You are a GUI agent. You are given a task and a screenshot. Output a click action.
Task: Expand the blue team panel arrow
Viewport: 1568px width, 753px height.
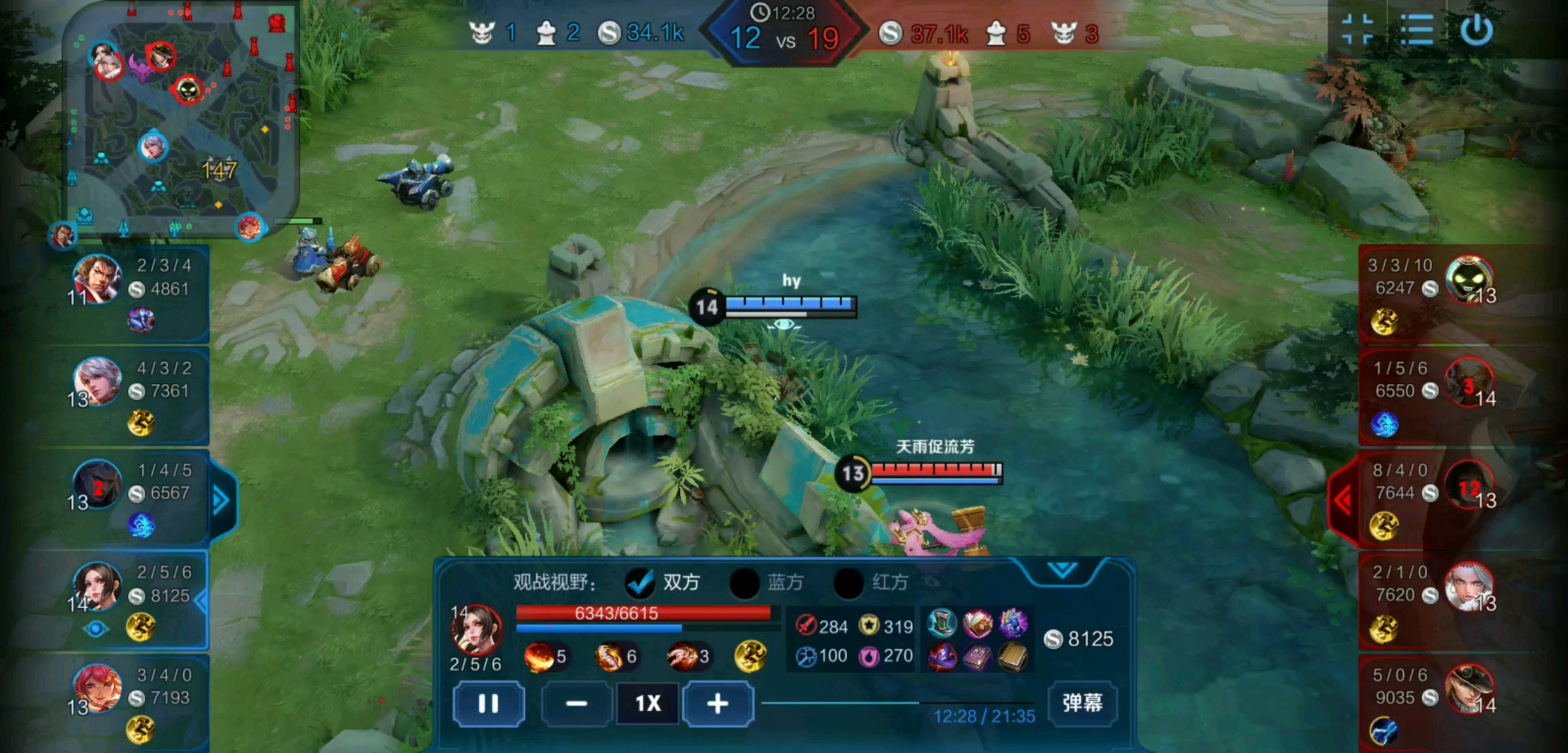point(222,500)
